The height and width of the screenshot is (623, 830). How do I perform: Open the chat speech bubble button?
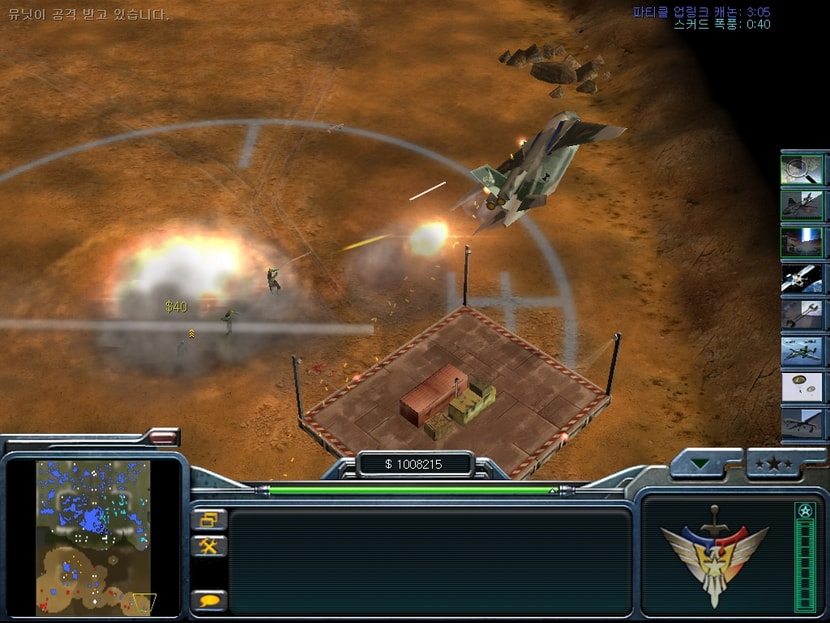tap(211, 600)
